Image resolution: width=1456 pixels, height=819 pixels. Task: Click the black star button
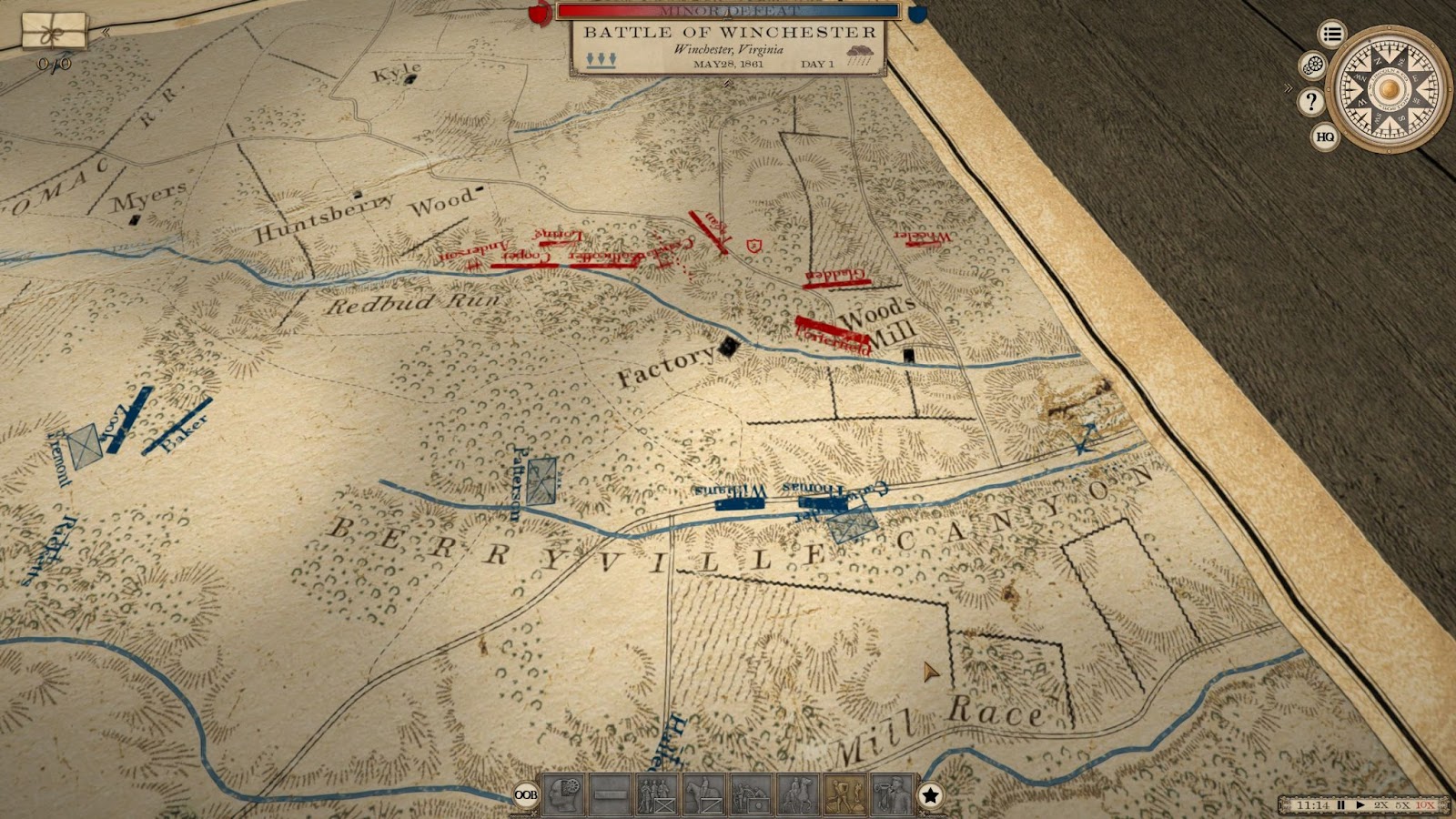click(x=930, y=795)
